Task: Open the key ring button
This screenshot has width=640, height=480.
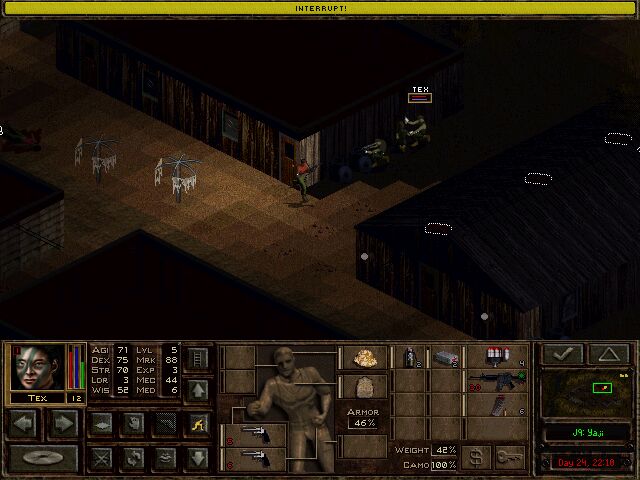Action: pos(509,456)
